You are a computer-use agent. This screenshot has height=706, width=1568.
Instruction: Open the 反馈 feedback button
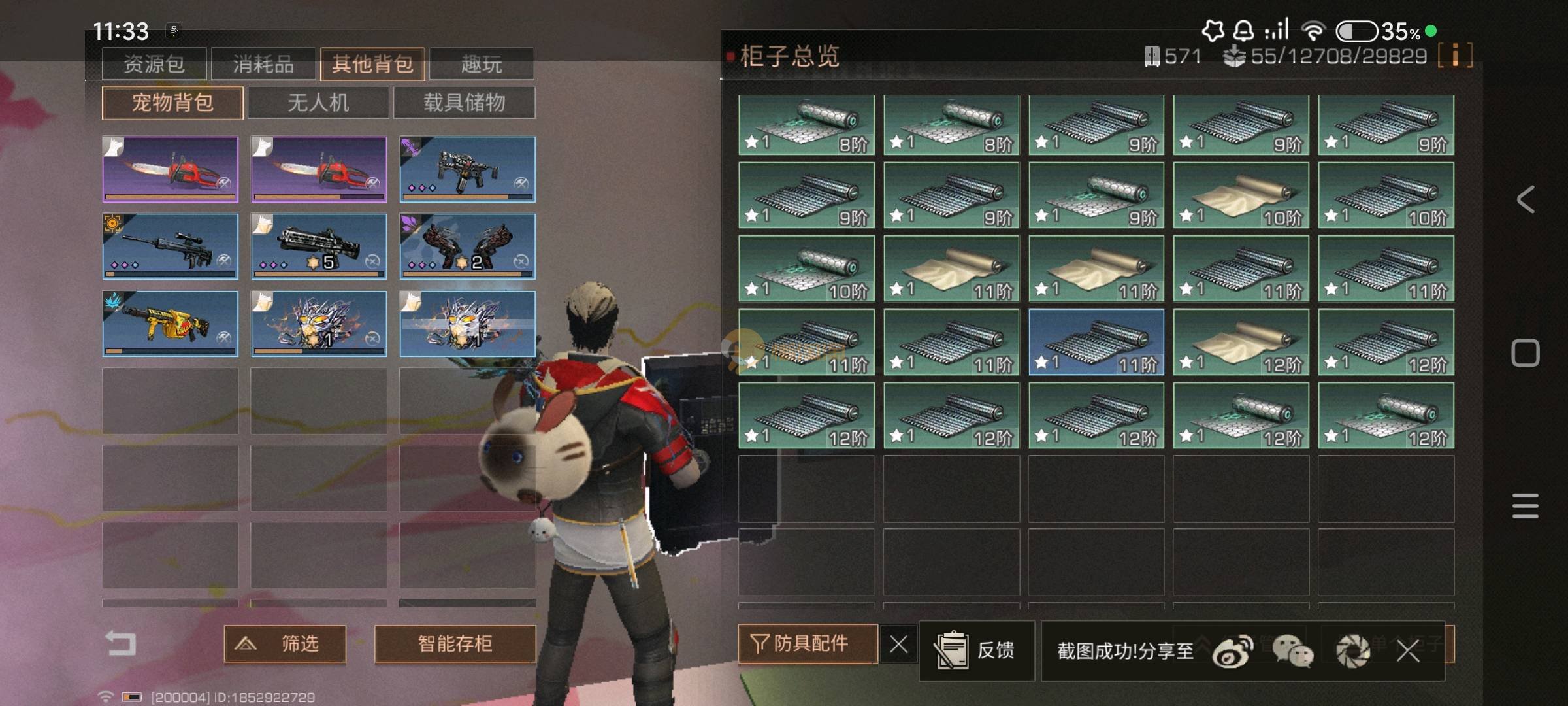(x=976, y=650)
